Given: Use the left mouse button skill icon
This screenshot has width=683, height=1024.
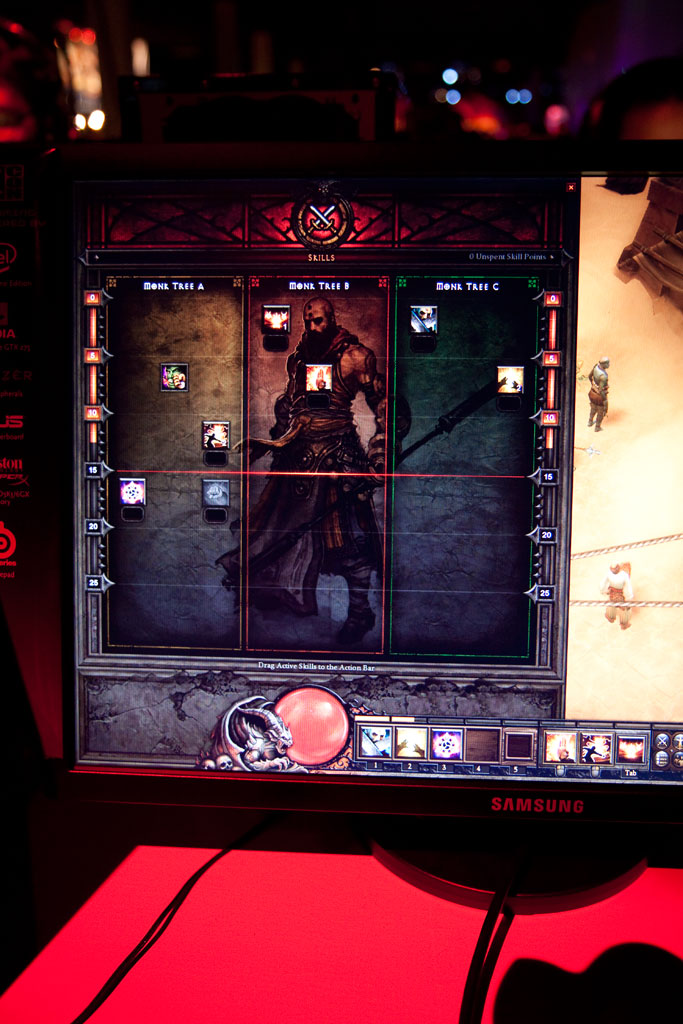Looking at the screenshot, I should coord(560,747).
